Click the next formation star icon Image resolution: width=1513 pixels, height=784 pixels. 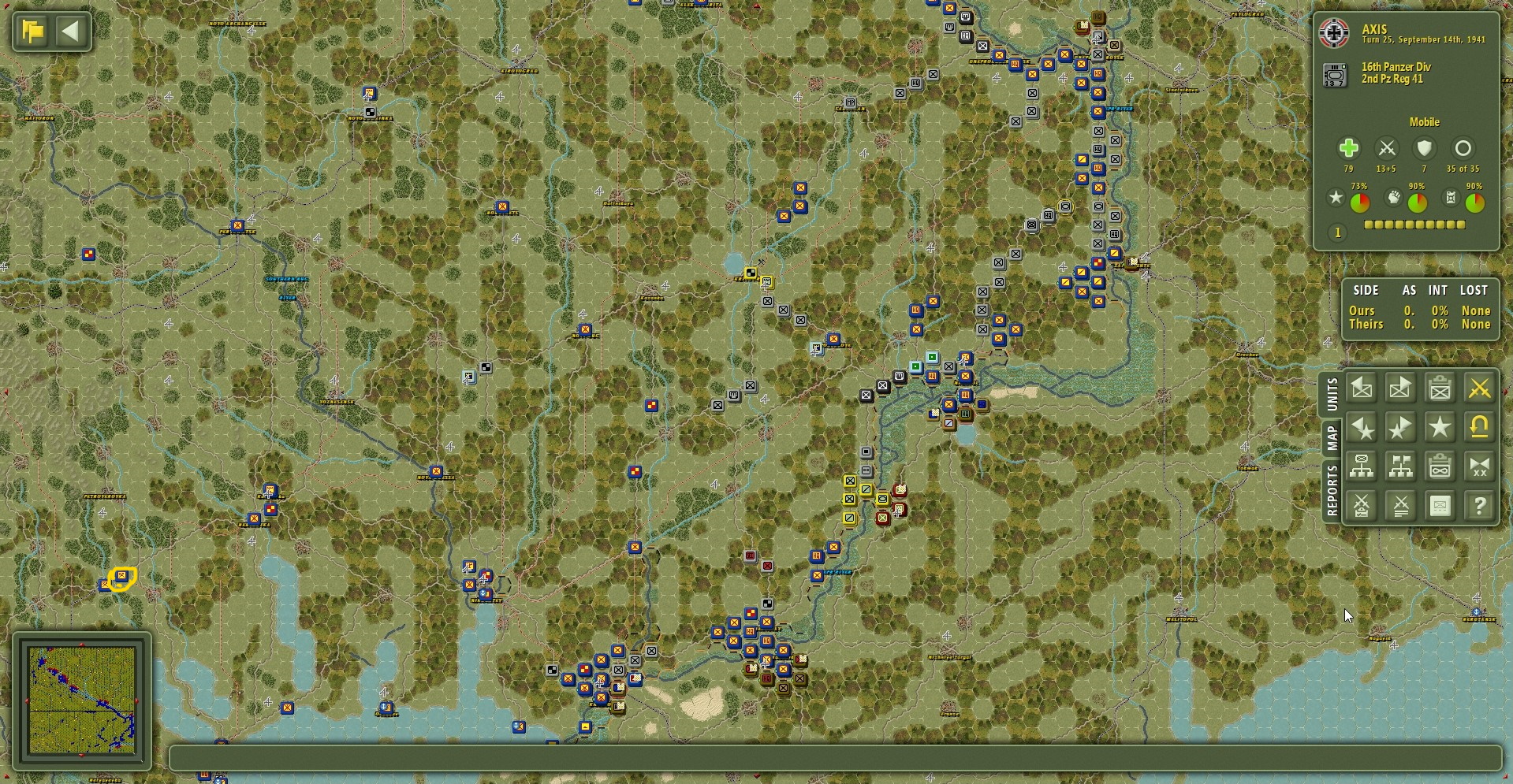[x=1401, y=428]
